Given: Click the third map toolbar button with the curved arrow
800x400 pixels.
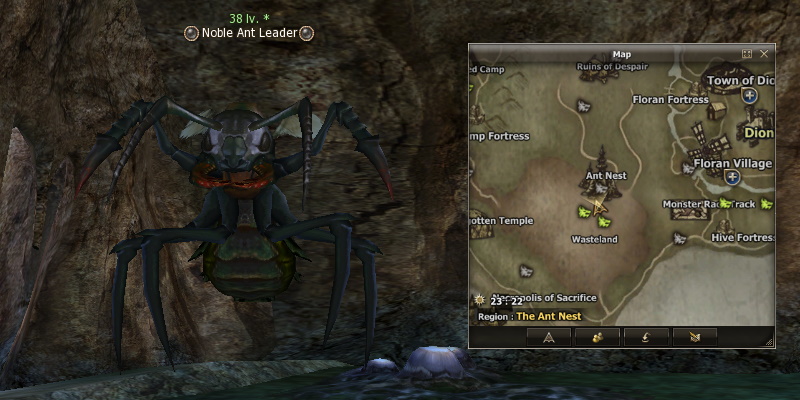Looking at the screenshot, I should [x=646, y=337].
